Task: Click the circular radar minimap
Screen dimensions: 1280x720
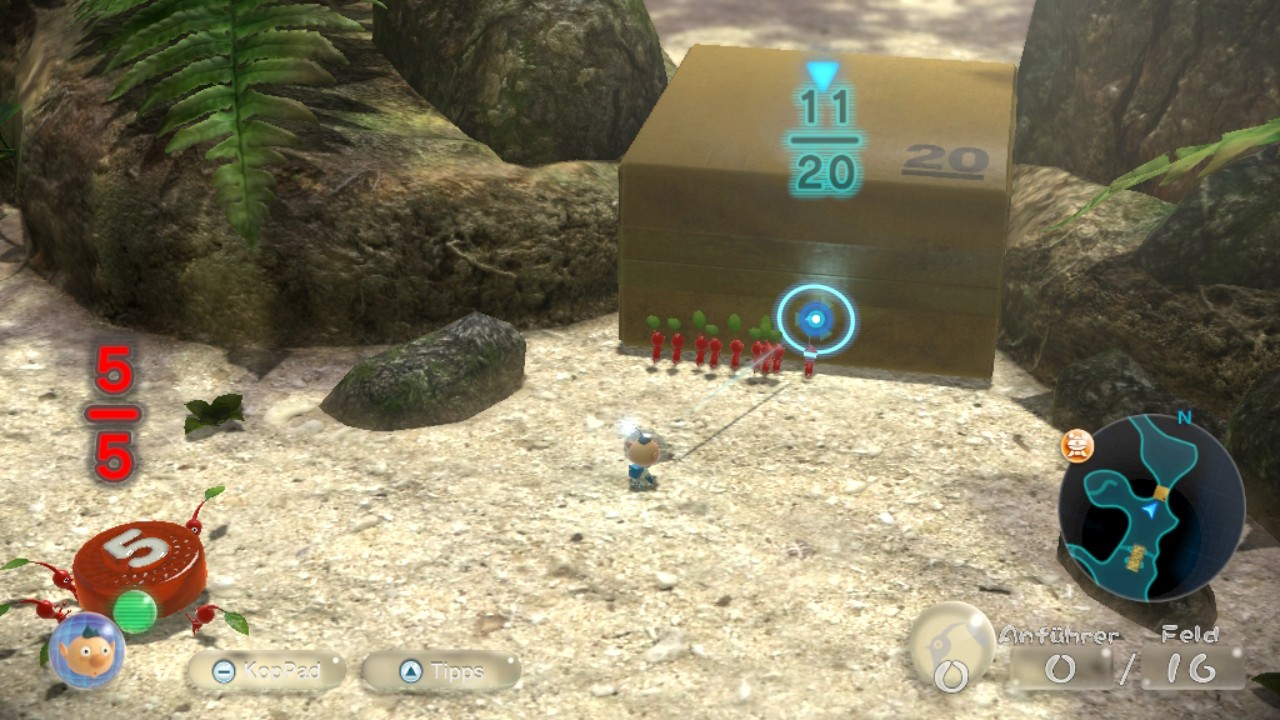Action: pos(1151,507)
